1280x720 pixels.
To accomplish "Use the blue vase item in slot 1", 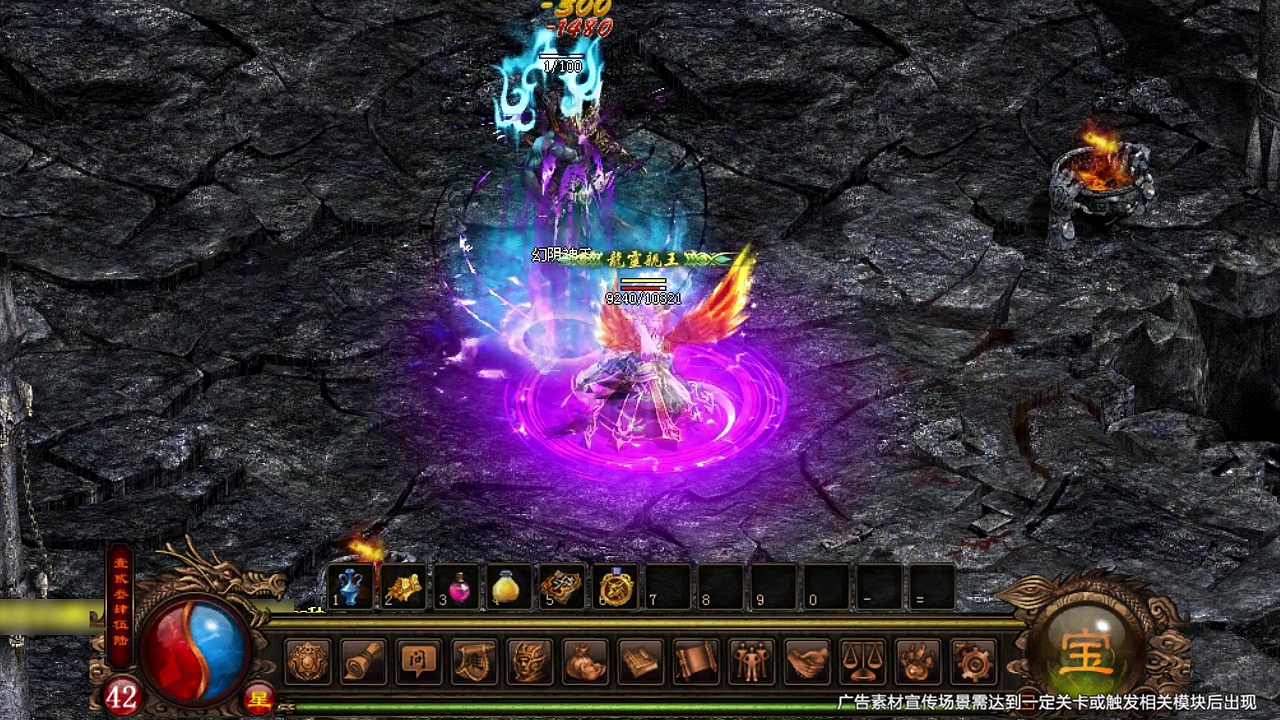I will tap(351, 587).
